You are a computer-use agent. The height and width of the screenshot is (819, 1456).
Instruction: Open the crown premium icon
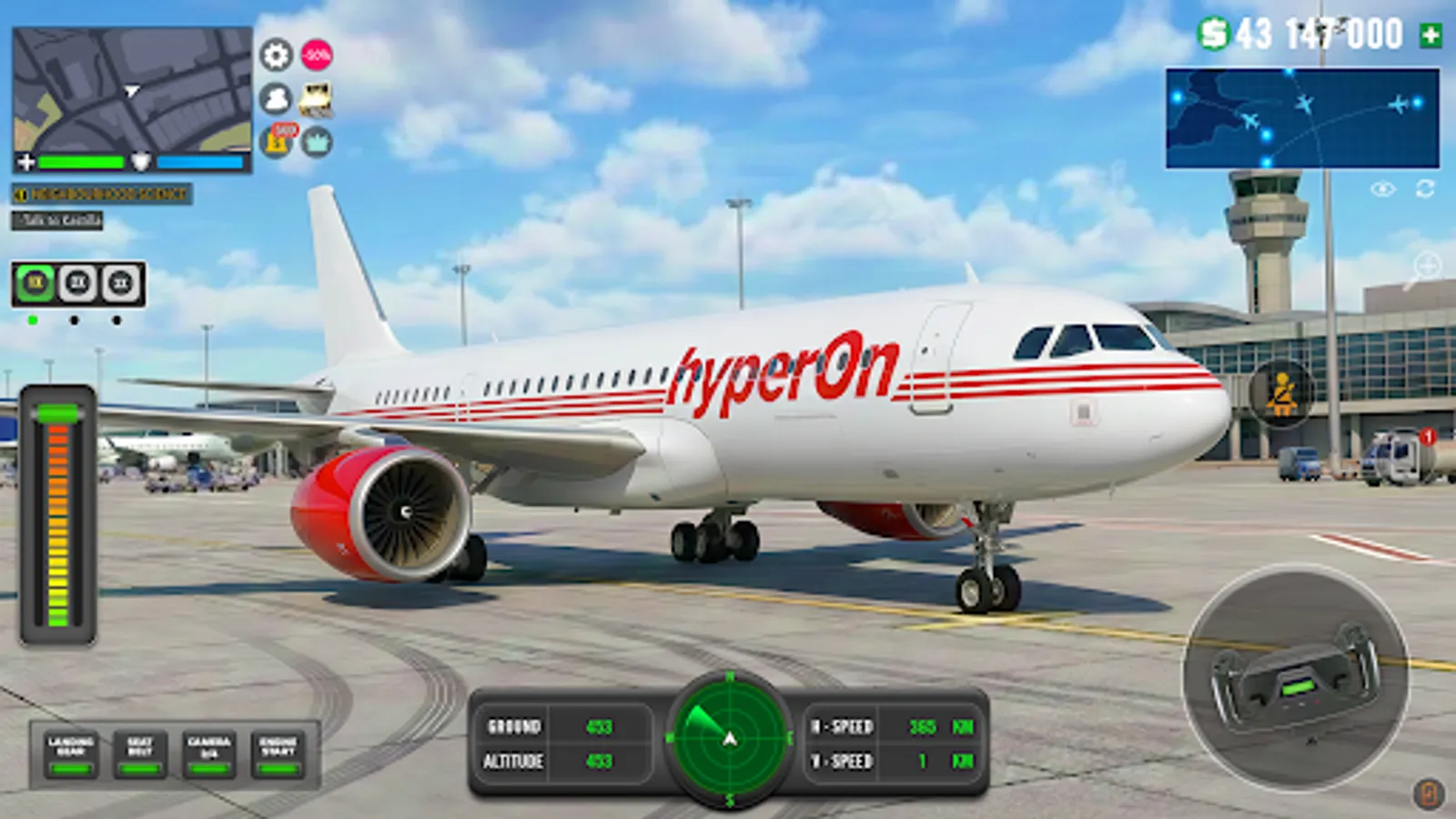tap(317, 140)
